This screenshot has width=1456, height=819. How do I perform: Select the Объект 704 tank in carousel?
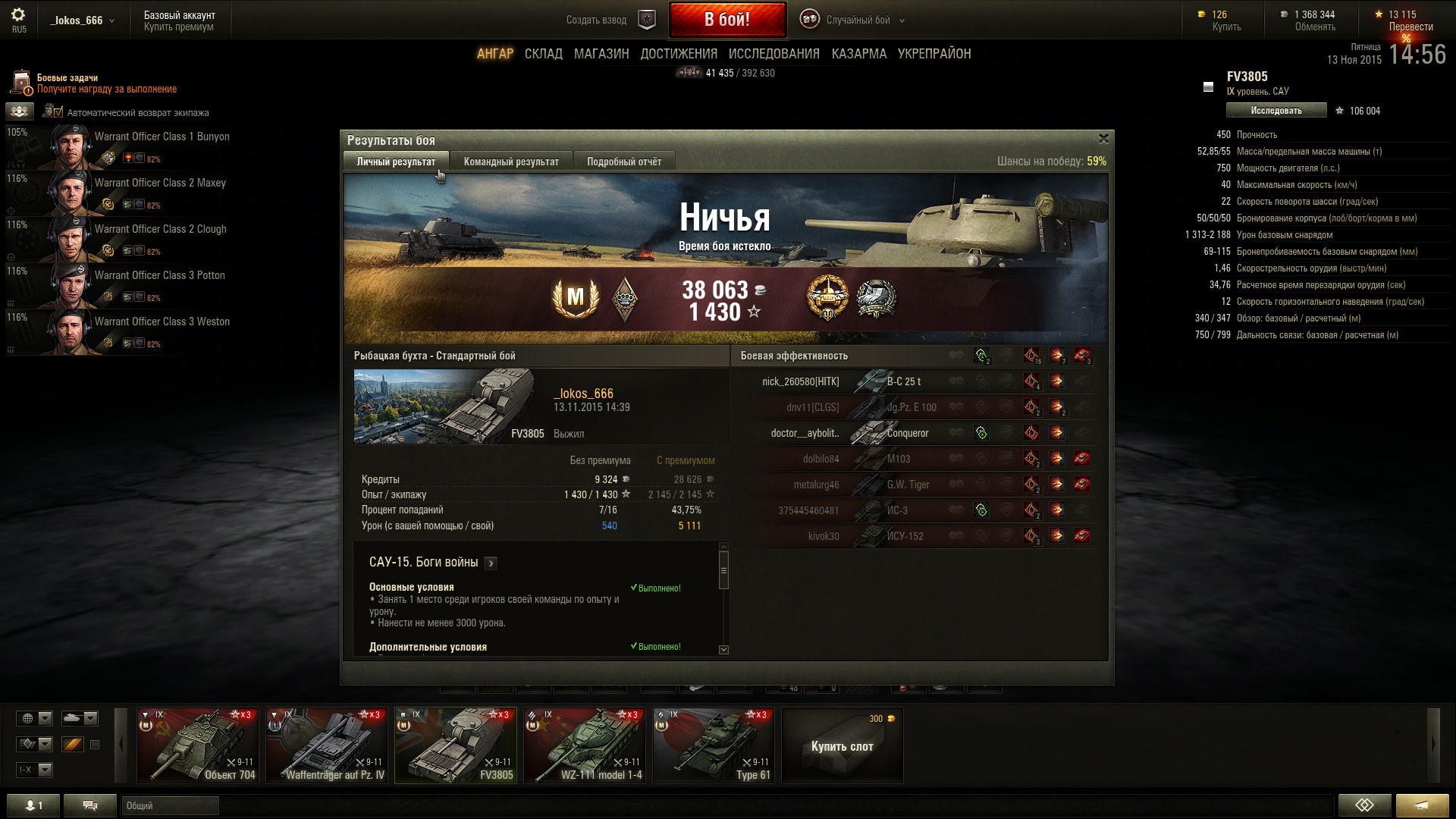(197, 745)
